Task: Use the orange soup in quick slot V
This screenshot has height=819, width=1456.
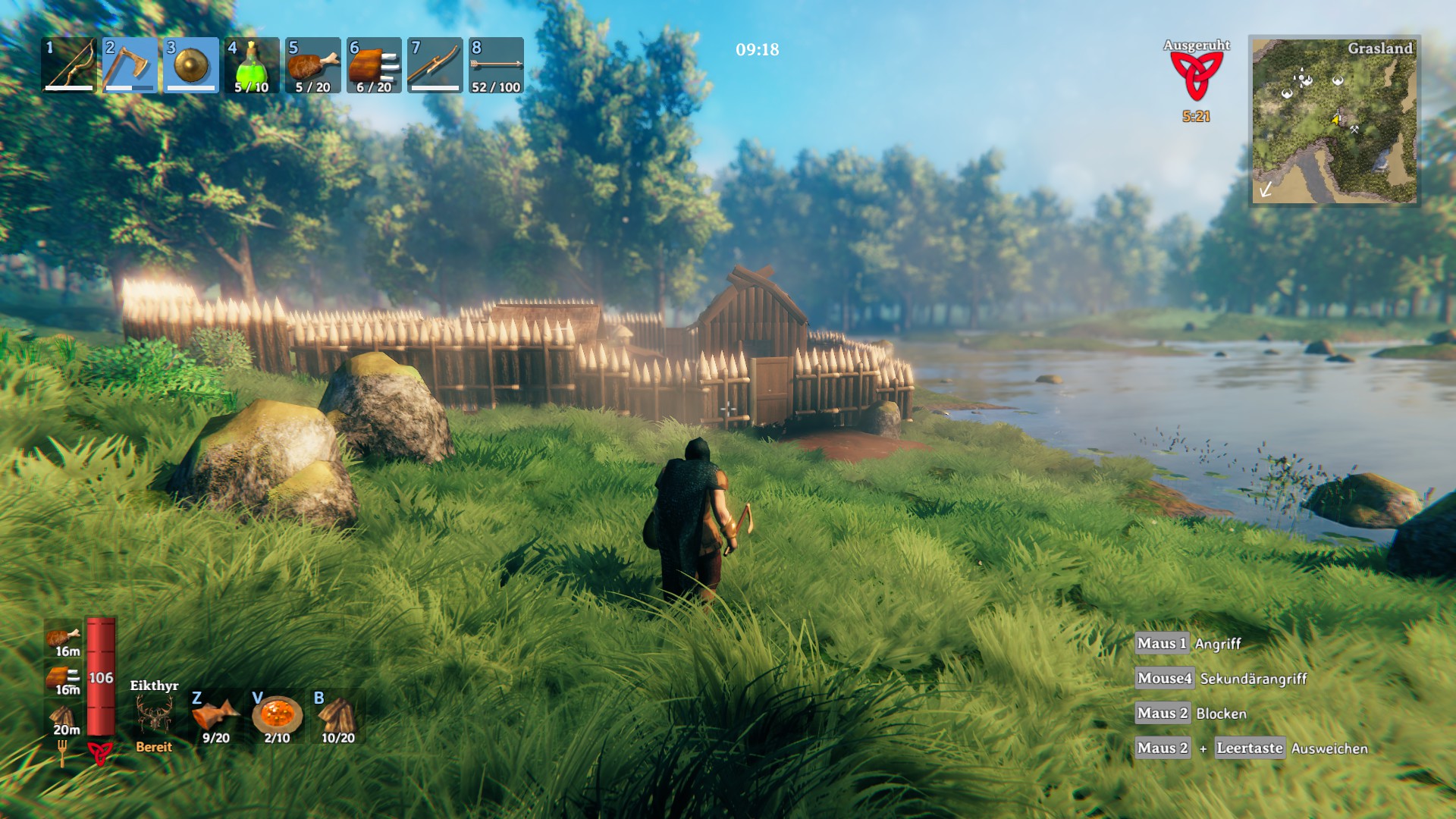Action: [x=277, y=716]
